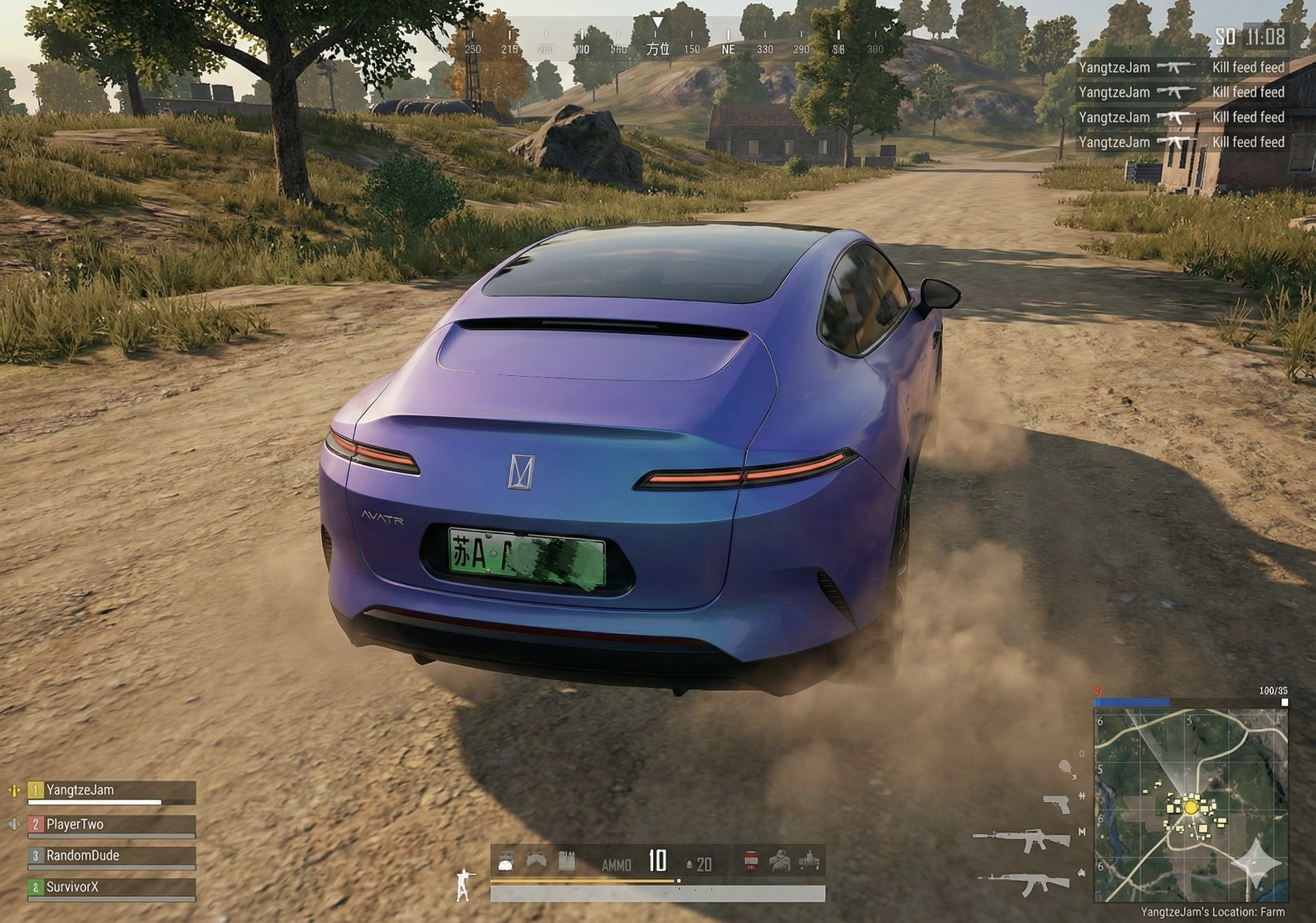Select the M4 assault rifle slot

coord(1021,840)
